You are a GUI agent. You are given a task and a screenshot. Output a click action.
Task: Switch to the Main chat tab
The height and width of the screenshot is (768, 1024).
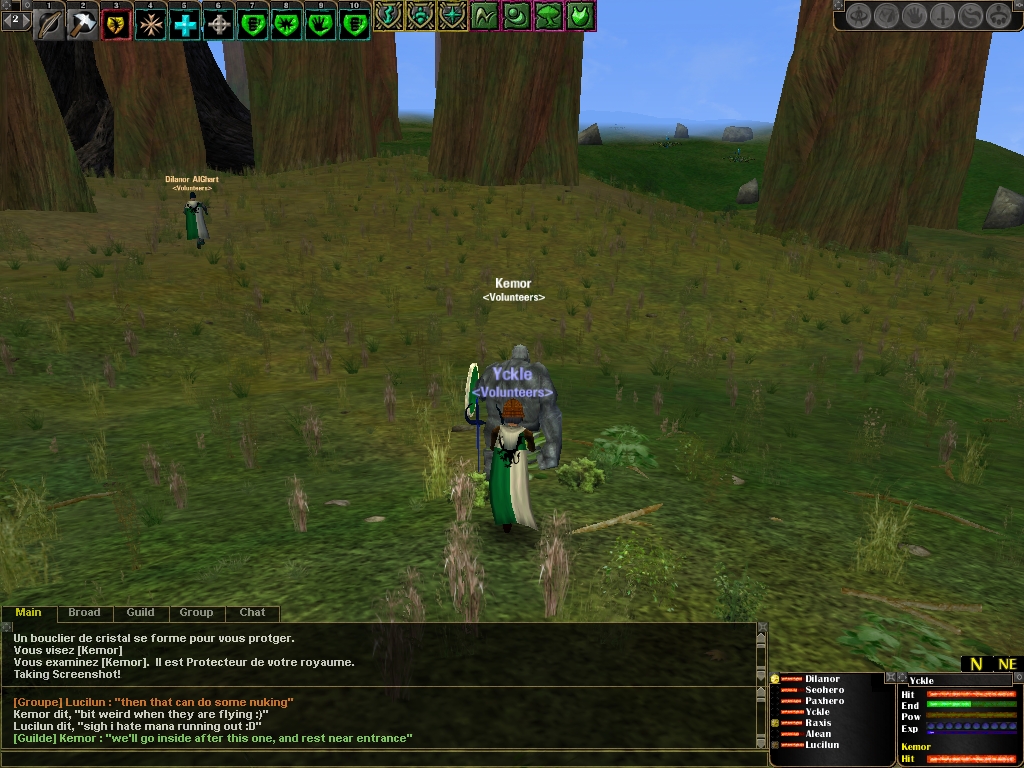pos(28,612)
